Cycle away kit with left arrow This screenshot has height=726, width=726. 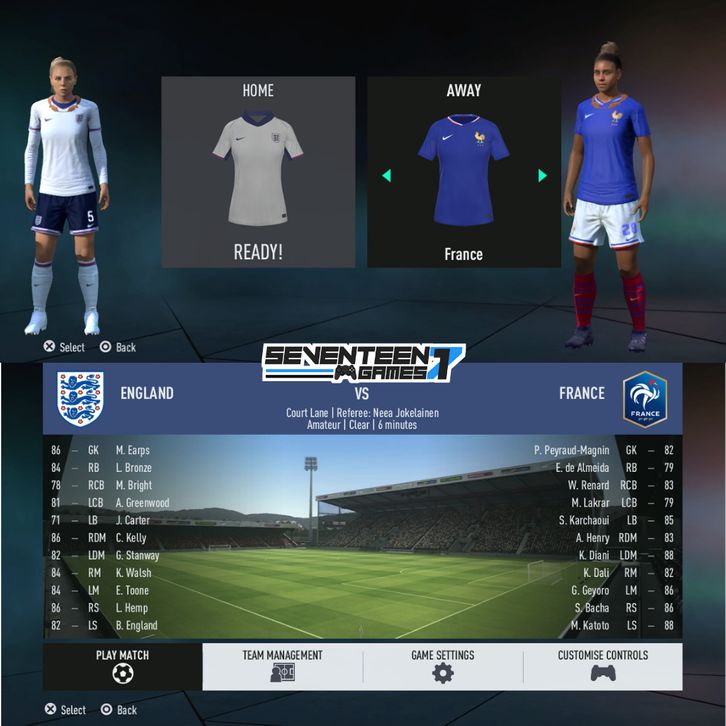point(386,176)
